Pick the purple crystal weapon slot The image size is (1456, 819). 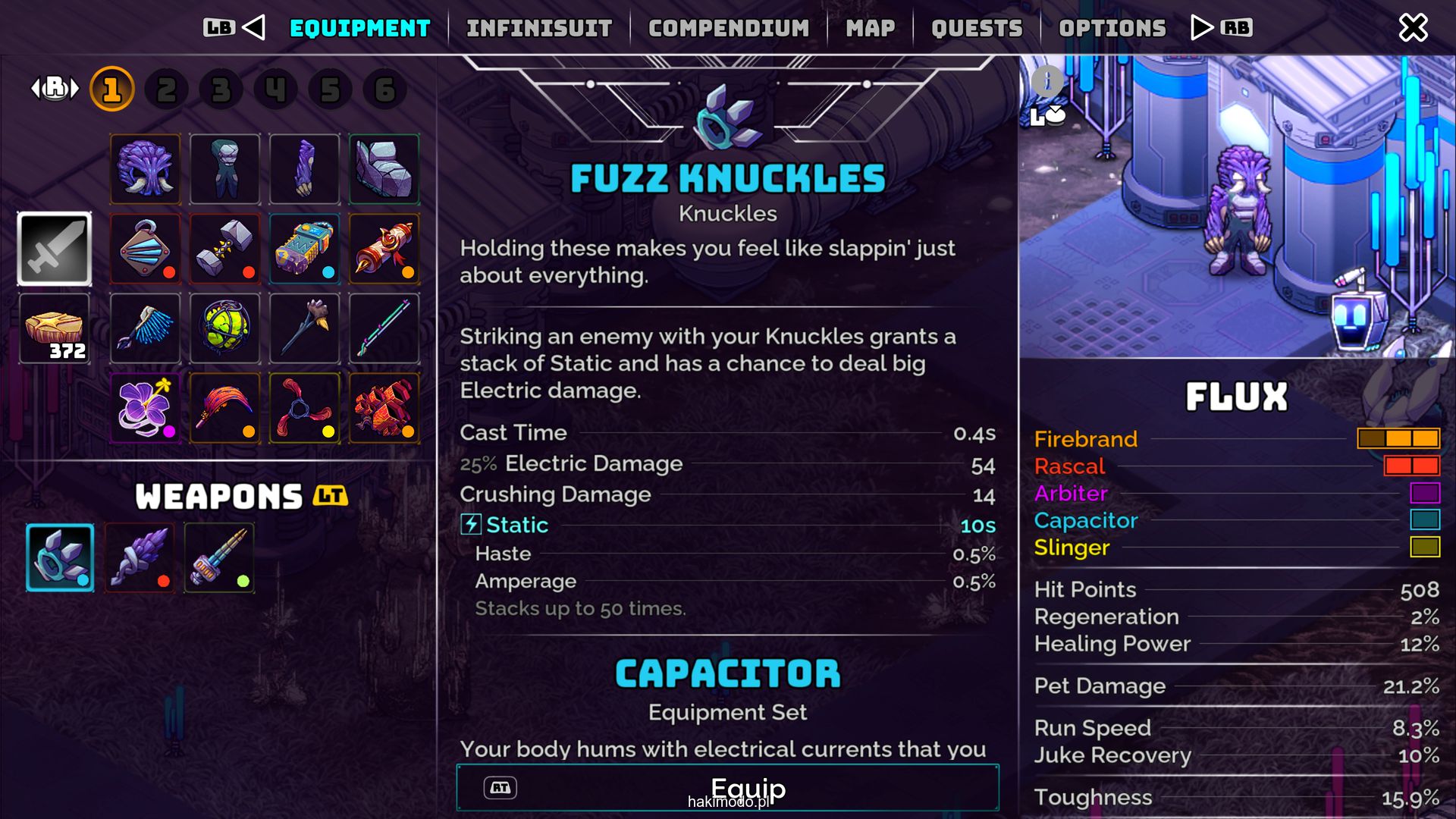tap(140, 557)
